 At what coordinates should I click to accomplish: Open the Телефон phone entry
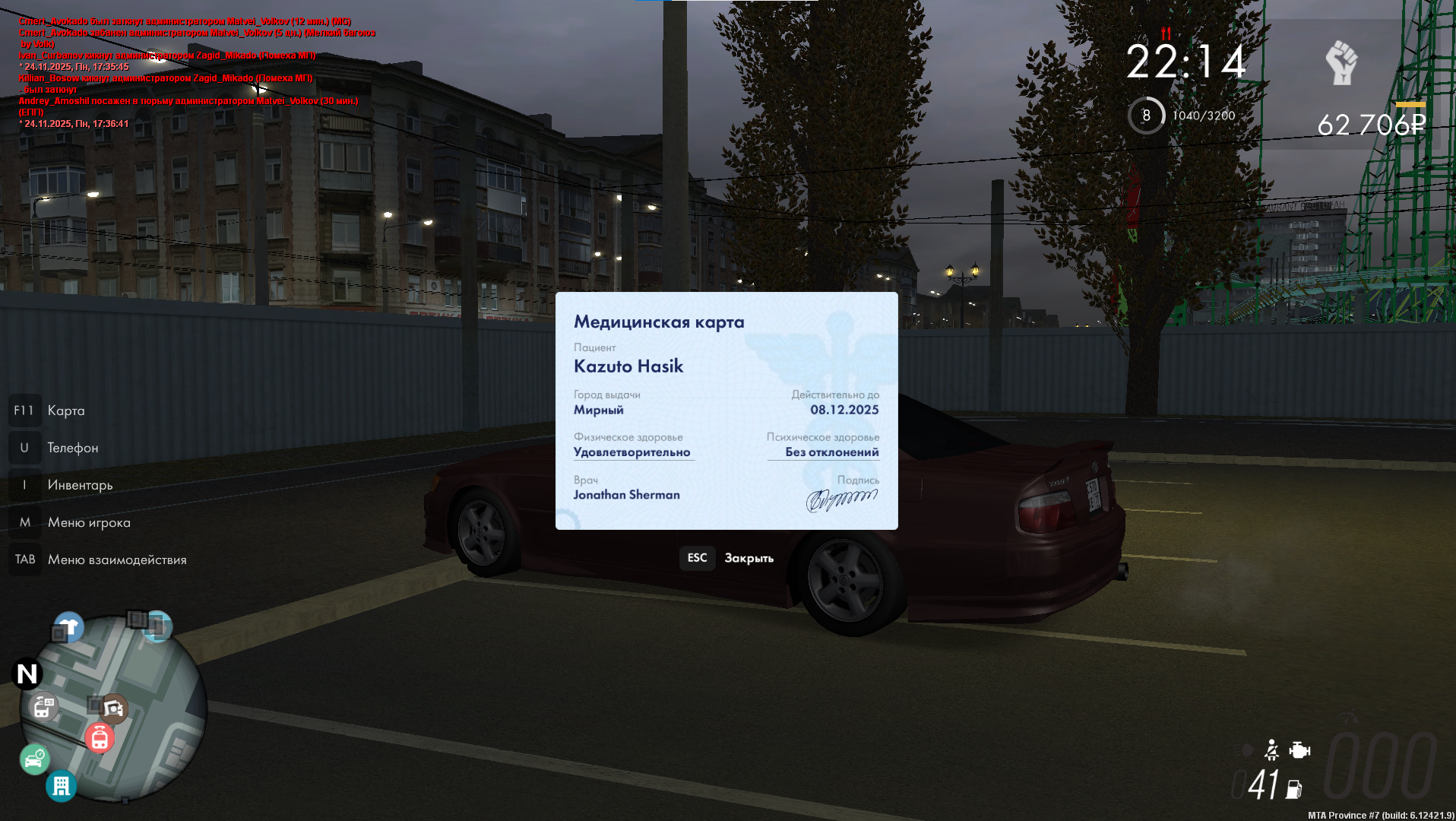(x=73, y=448)
